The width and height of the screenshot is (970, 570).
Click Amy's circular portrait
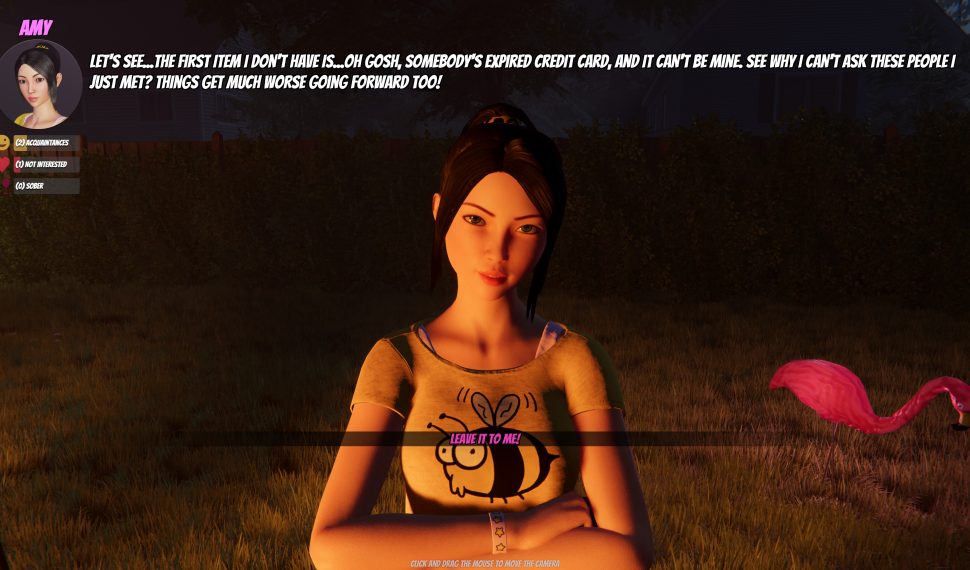[40, 84]
